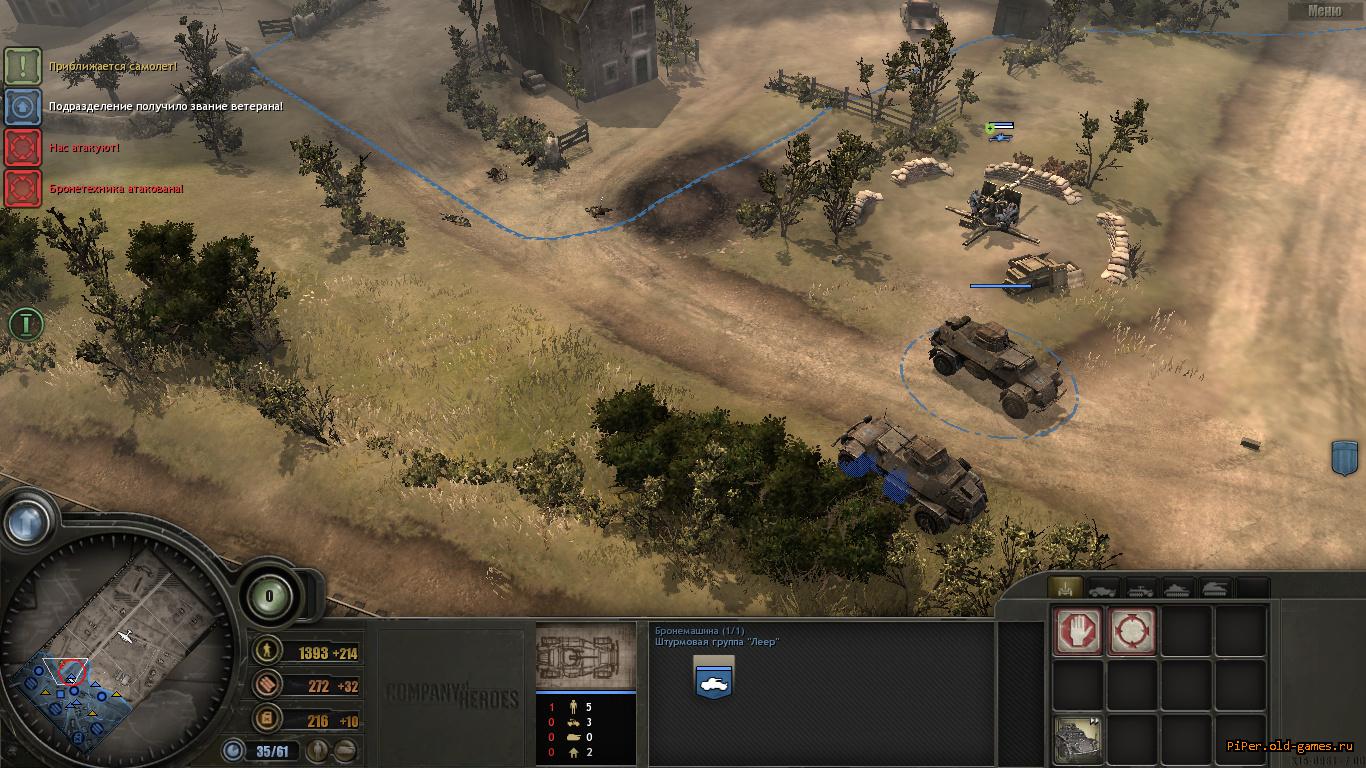This screenshot has width=1366, height=768.
Task: Jump to the 'Нас атакуют!' alert
Action: click(x=22, y=147)
